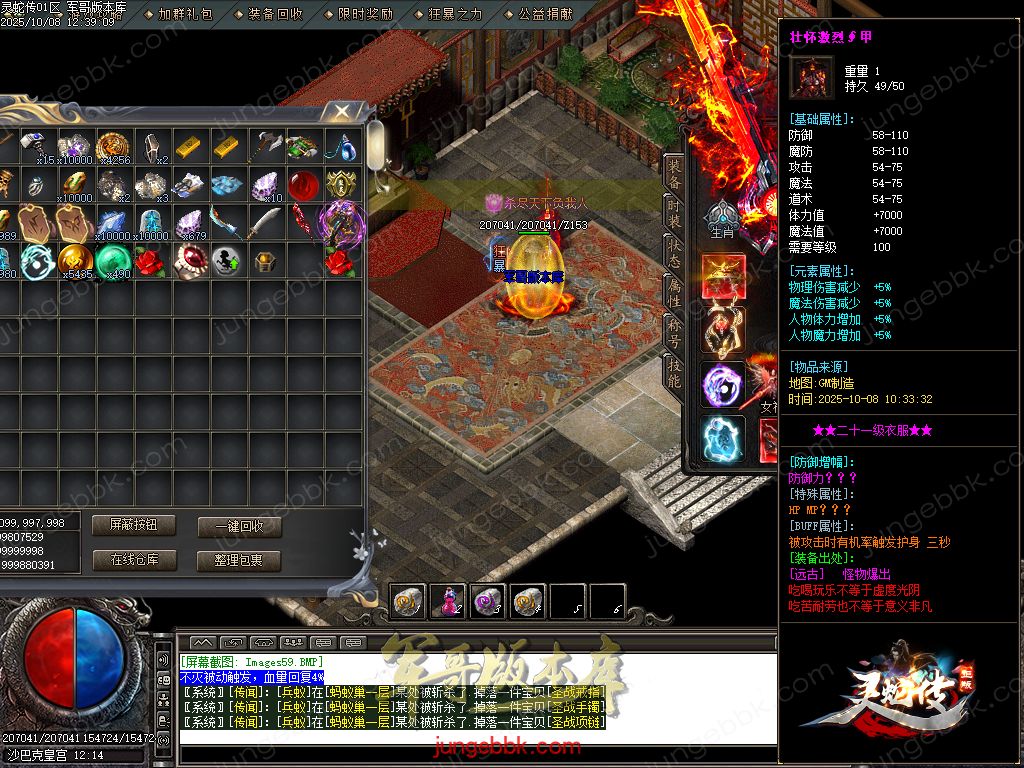Select the red rose item after the green orb
1024x768 pixels.
coord(150,261)
